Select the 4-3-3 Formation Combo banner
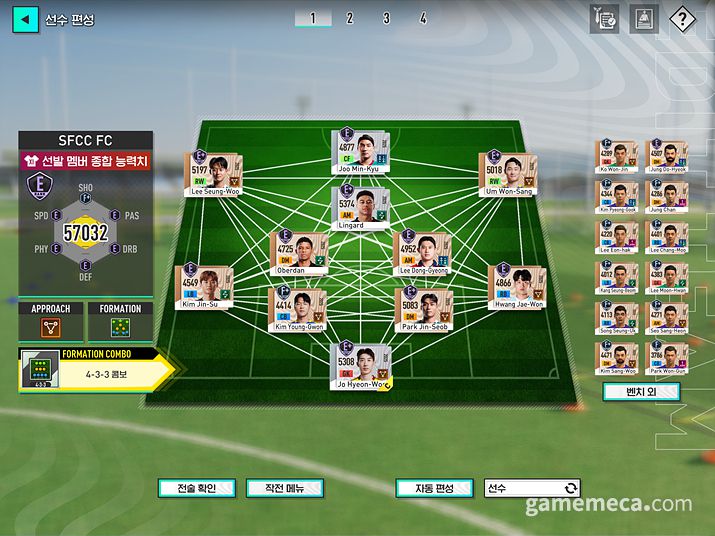This screenshot has width=715, height=536. [95, 372]
